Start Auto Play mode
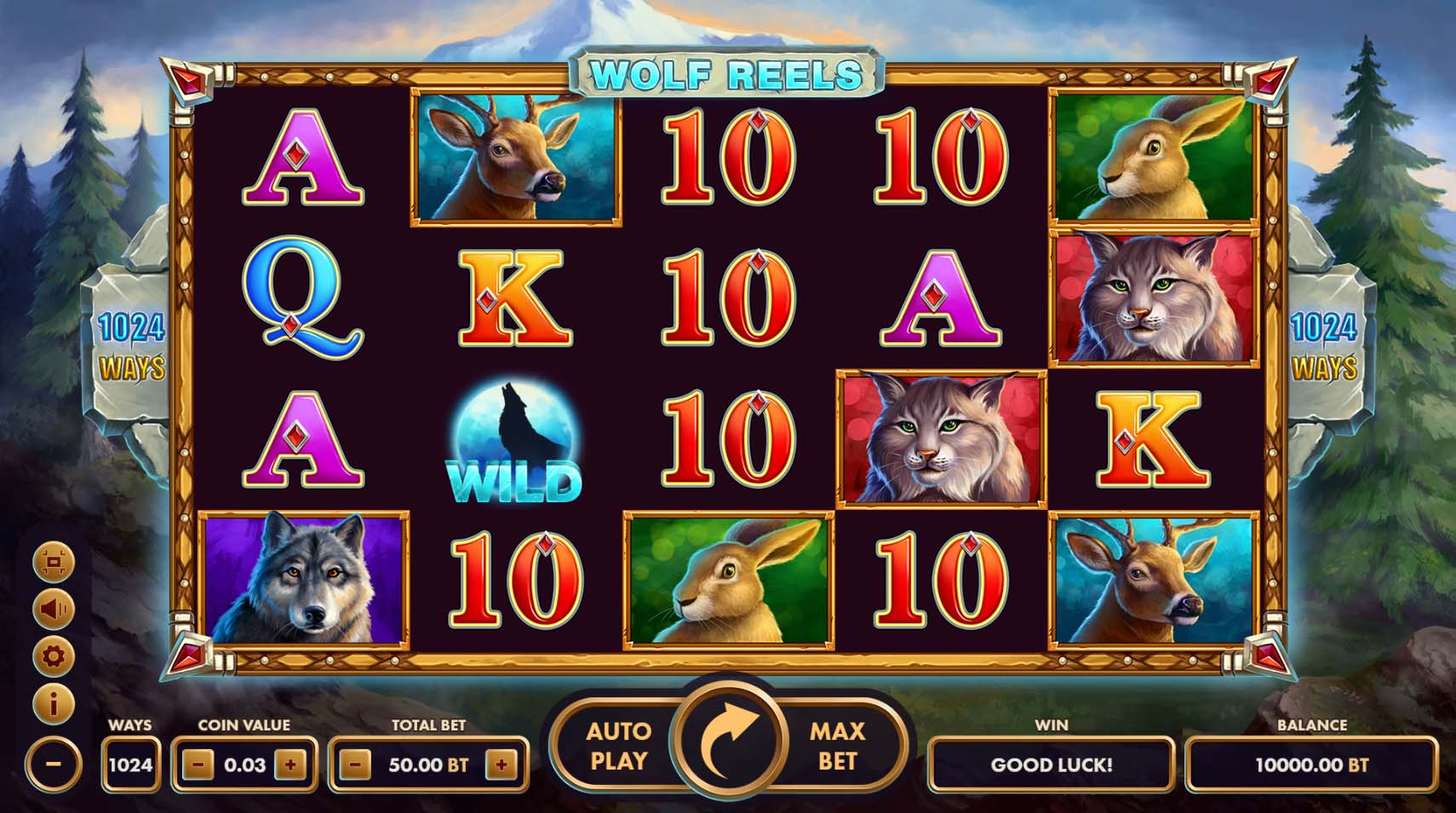Viewport: 1456px width, 813px height. click(618, 746)
